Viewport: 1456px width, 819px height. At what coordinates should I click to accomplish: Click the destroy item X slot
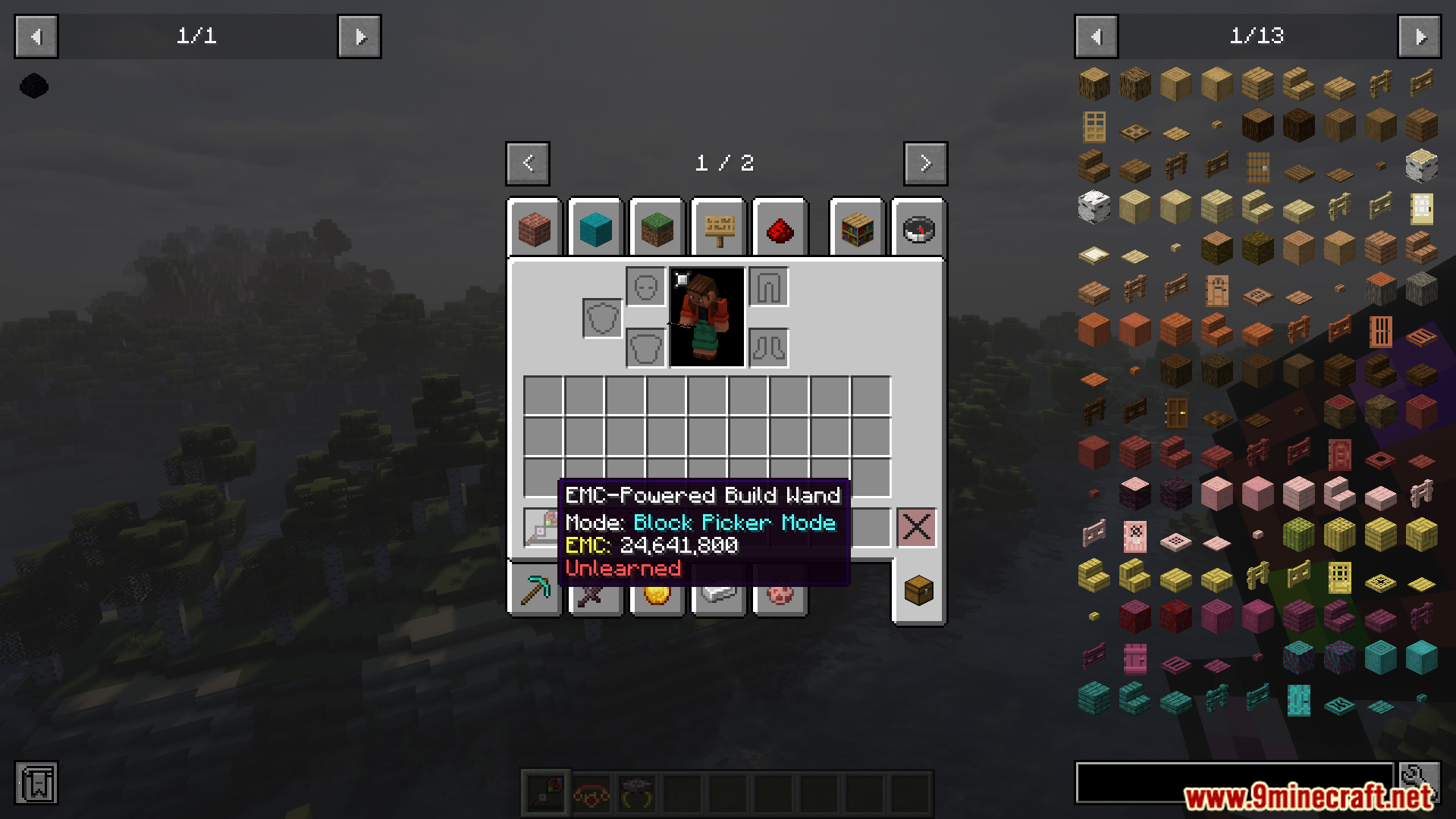pos(916,527)
